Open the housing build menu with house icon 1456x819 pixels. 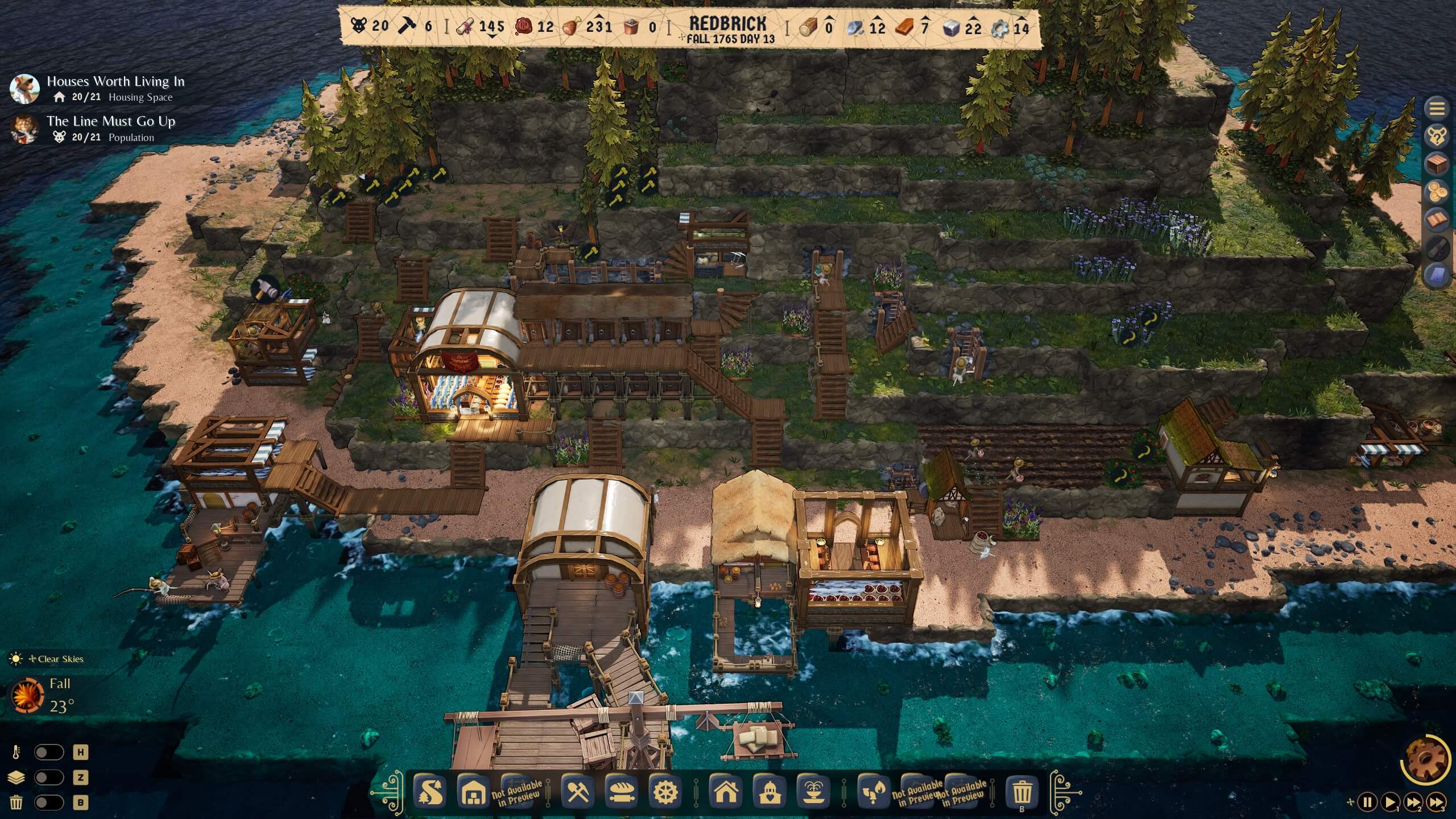(725, 792)
